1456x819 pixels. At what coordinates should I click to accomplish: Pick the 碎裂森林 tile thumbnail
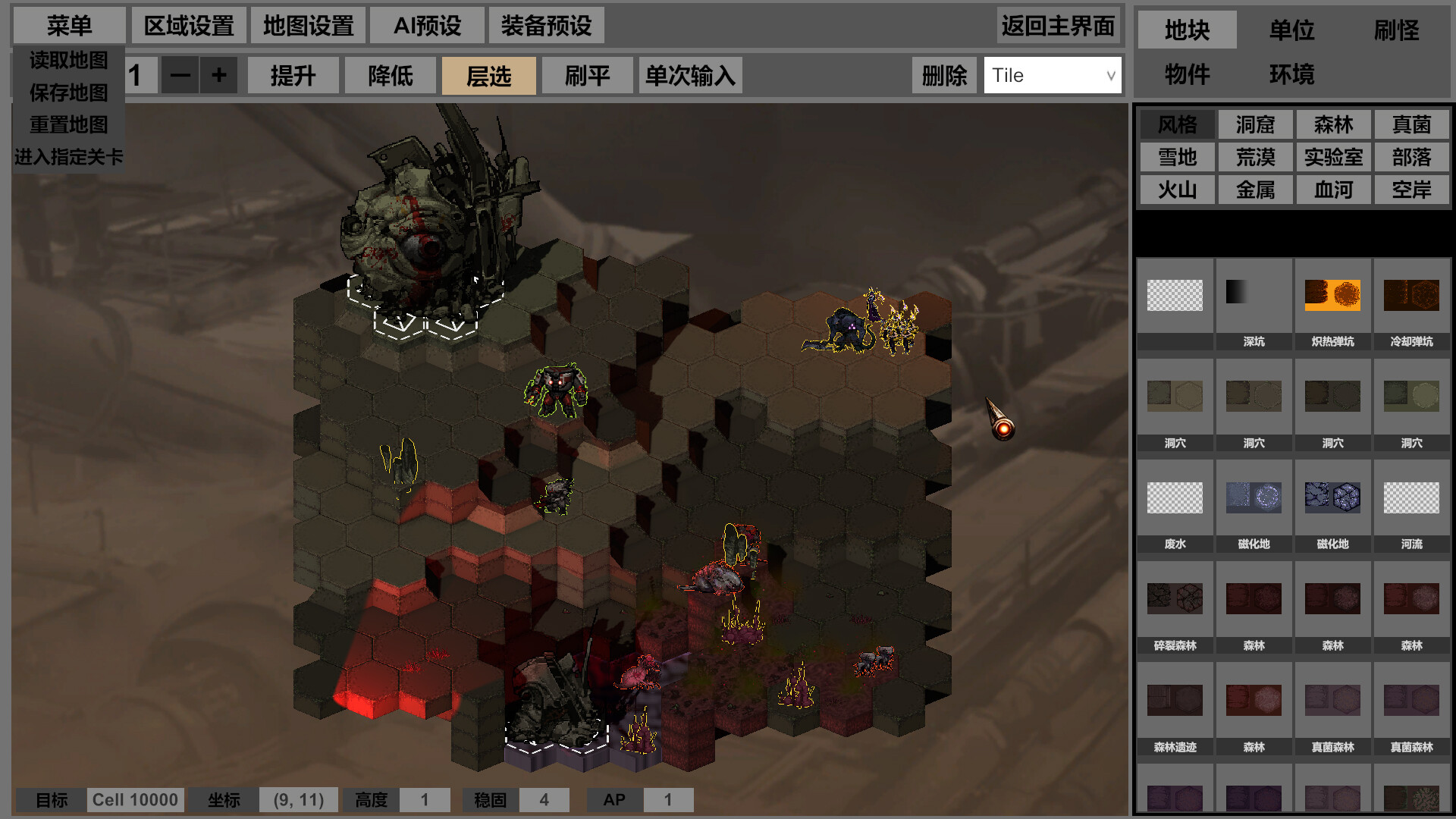click(1175, 607)
